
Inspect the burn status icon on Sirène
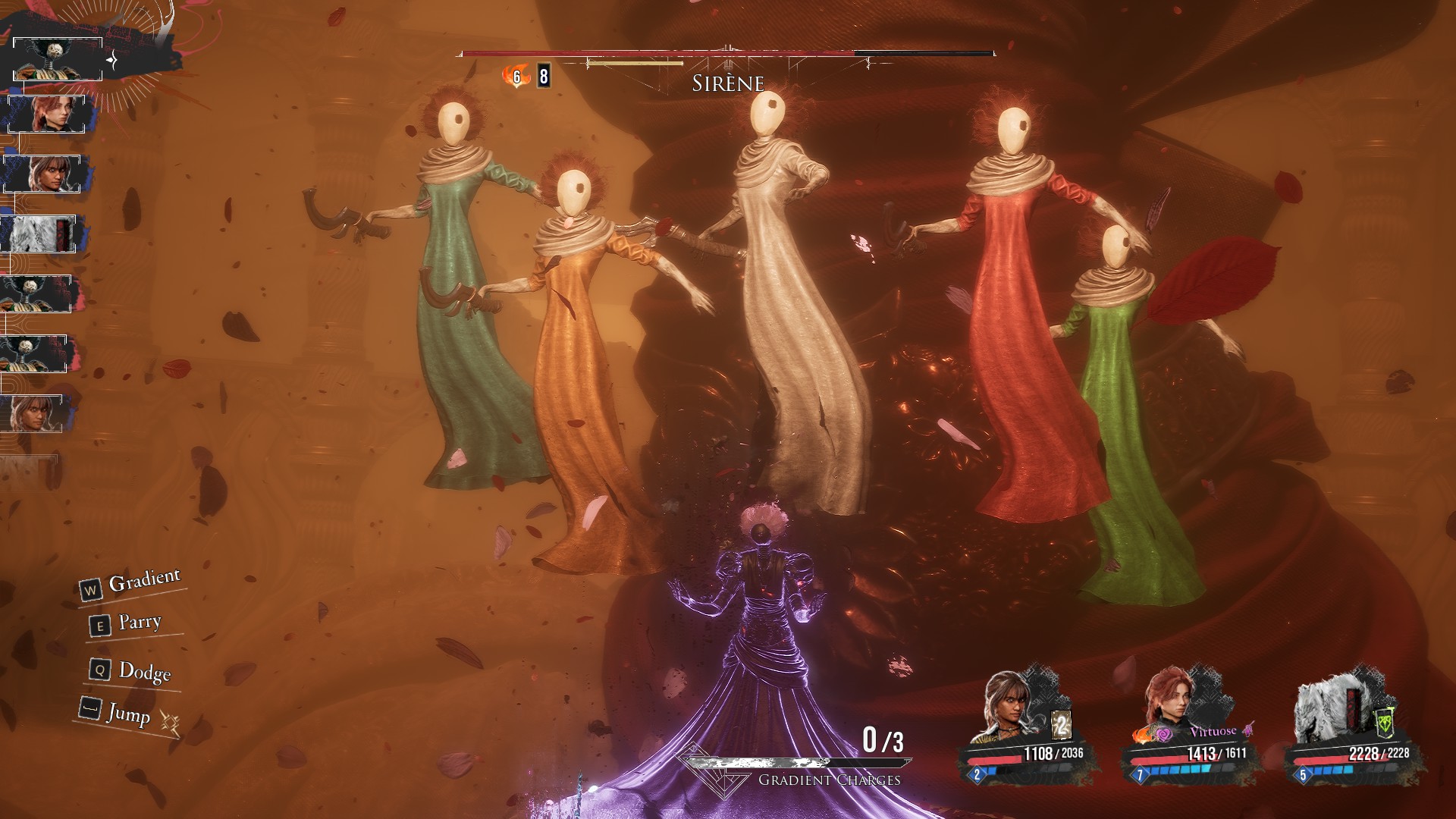pyautogui.click(x=516, y=76)
